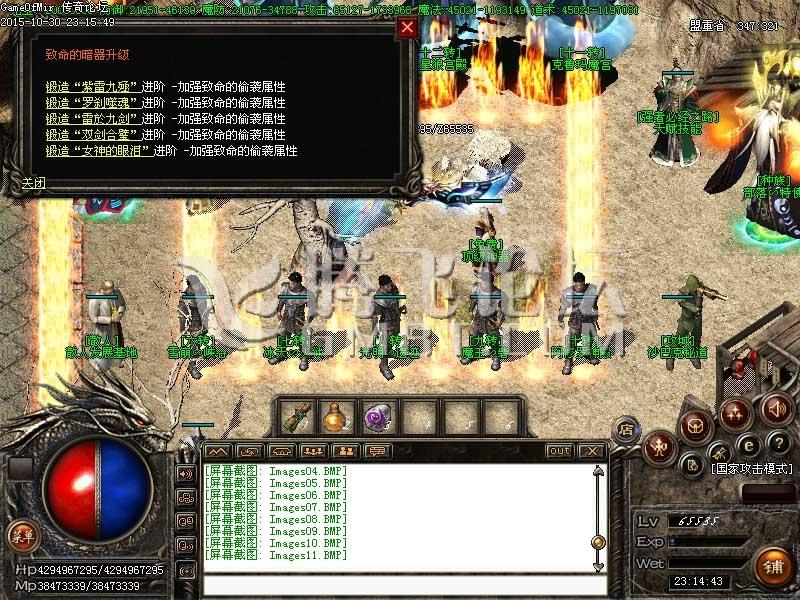Viewport: 800px width, 600px height.
Task: Use the orange potion in the belt
Action: (x=336, y=416)
